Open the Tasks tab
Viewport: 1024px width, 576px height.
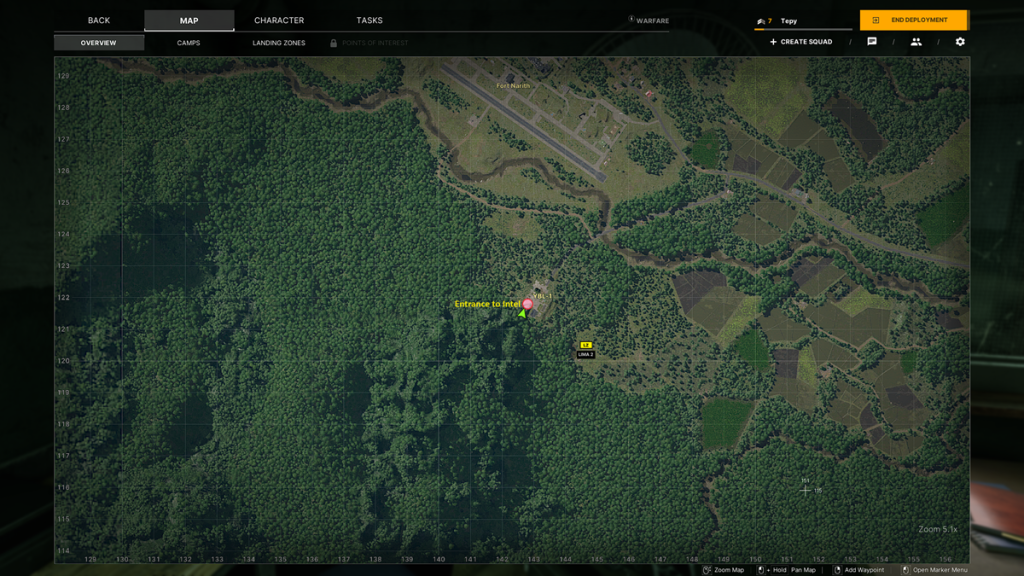point(369,21)
